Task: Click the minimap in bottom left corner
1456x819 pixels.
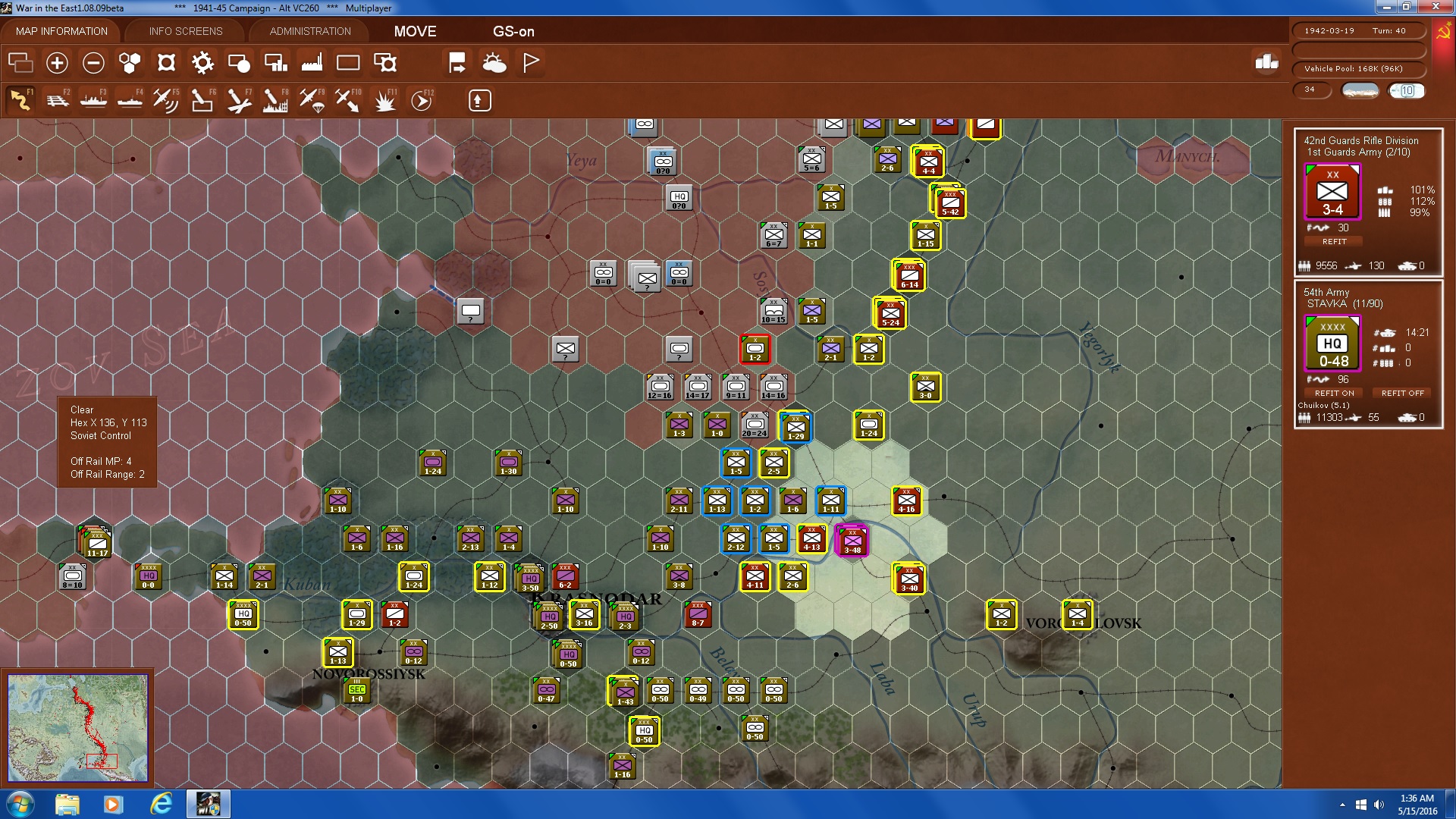Action: coord(79,726)
